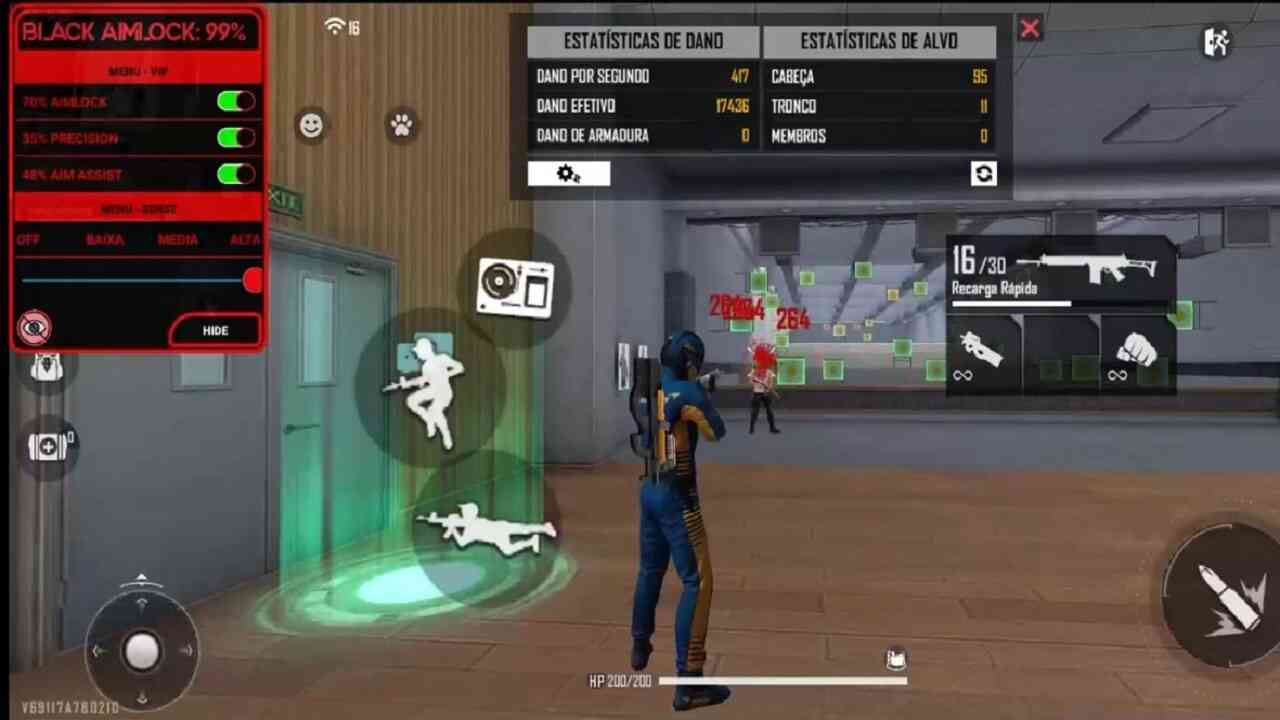This screenshot has height=720, width=1280.
Task: Open the damage statistics settings gear
Action: pos(568,173)
